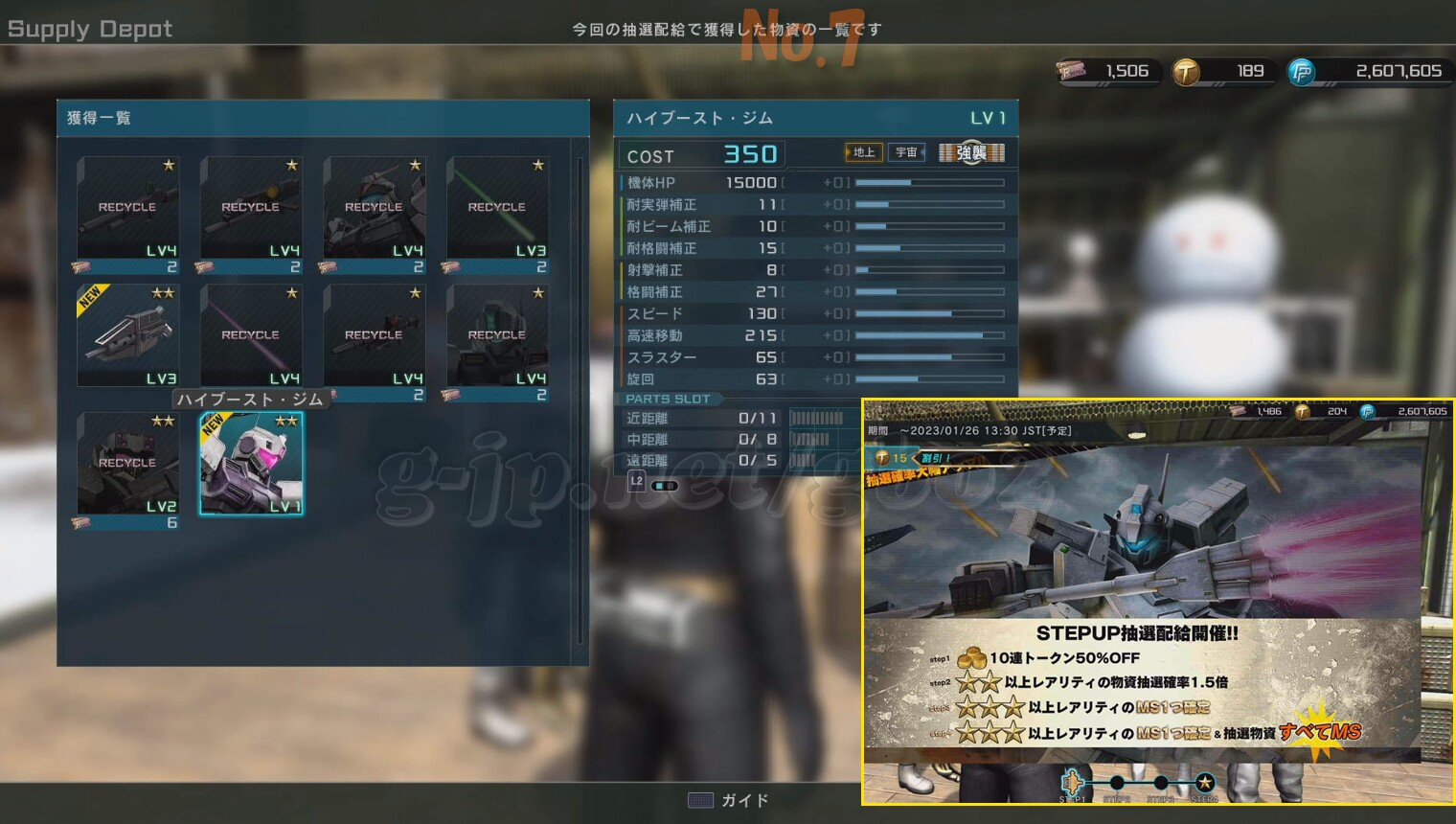Choose the recycled rifle with orange scope
The width and height of the screenshot is (1456, 824).
[x=251, y=208]
